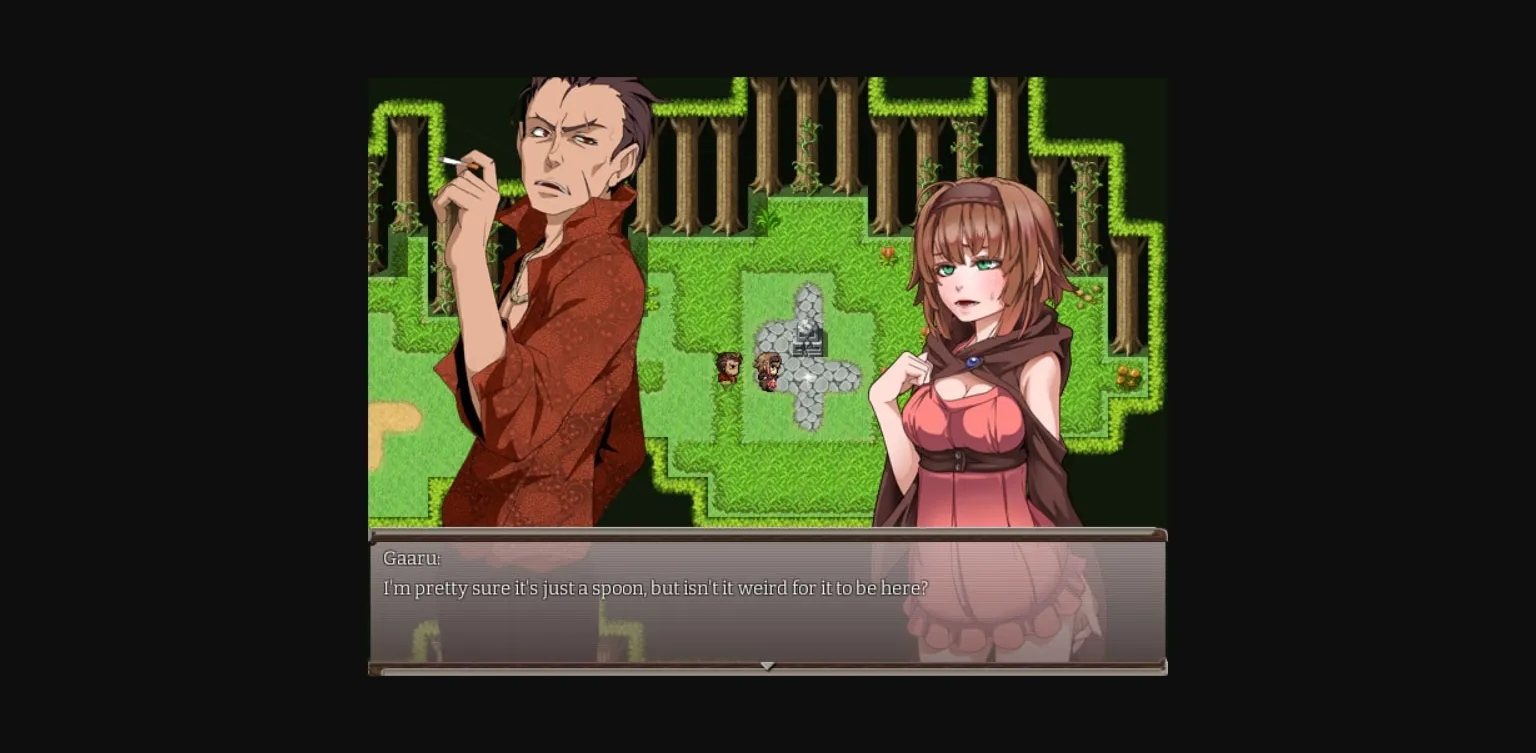Select the brown-haired hero sprite
Image resolution: width=1536 pixels, height=753 pixels.
pyautogui.click(x=769, y=370)
